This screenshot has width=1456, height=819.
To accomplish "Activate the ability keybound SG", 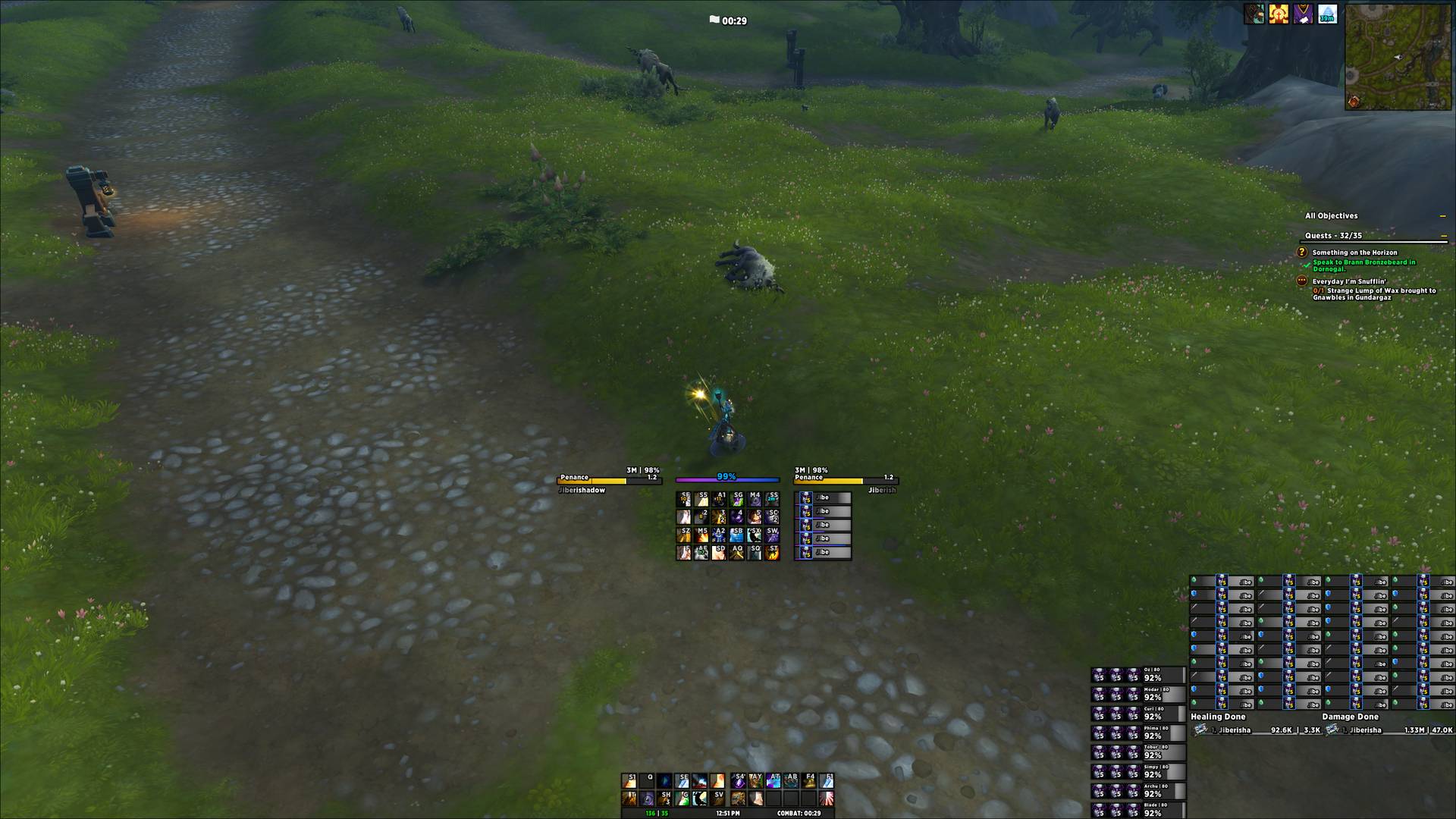I will (x=737, y=499).
